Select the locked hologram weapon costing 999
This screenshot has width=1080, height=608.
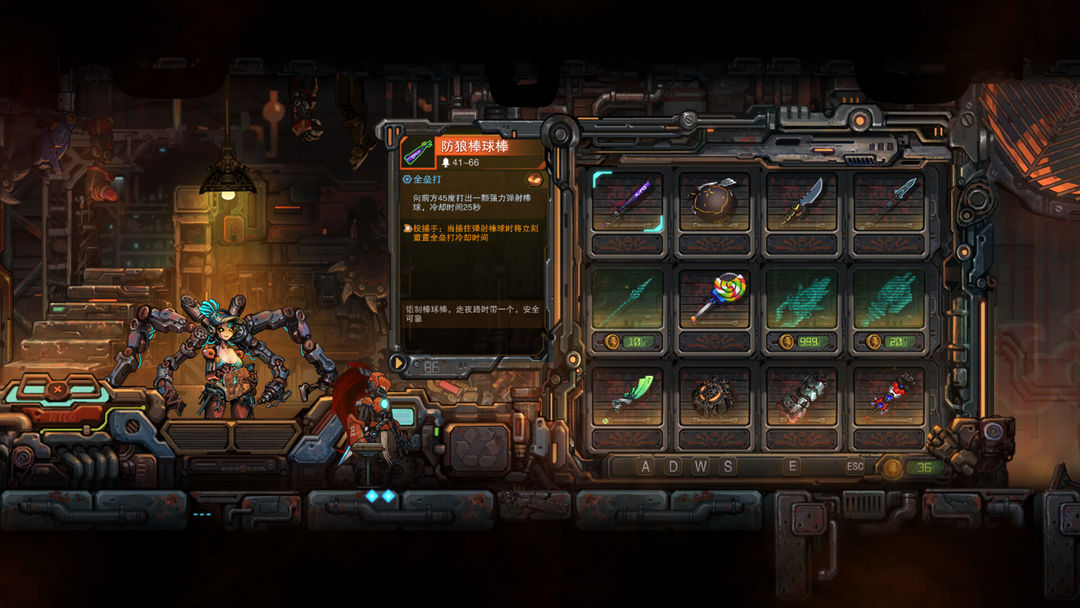tap(802, 298)
